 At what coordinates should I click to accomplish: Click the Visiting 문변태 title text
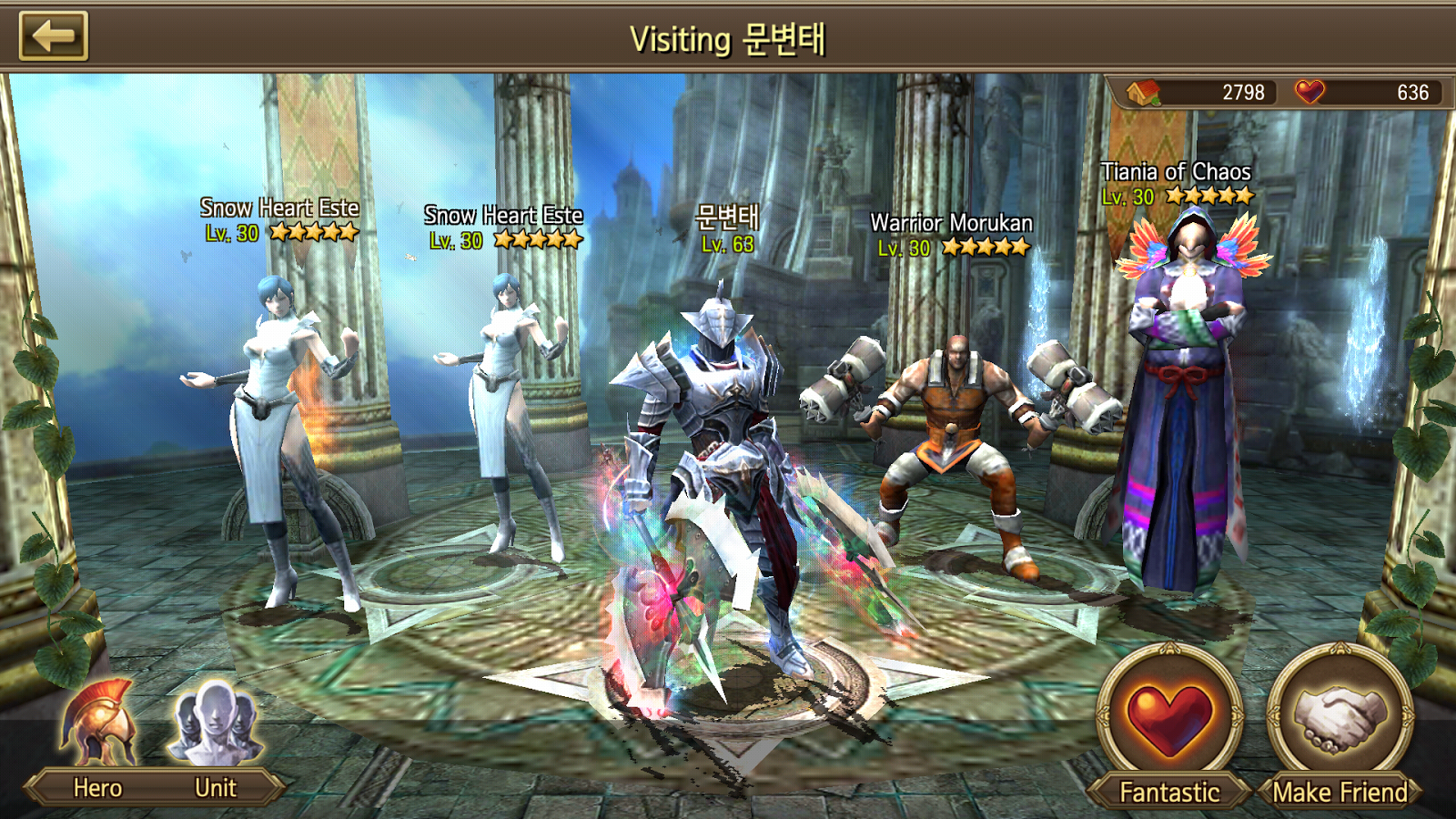[728, 37]
